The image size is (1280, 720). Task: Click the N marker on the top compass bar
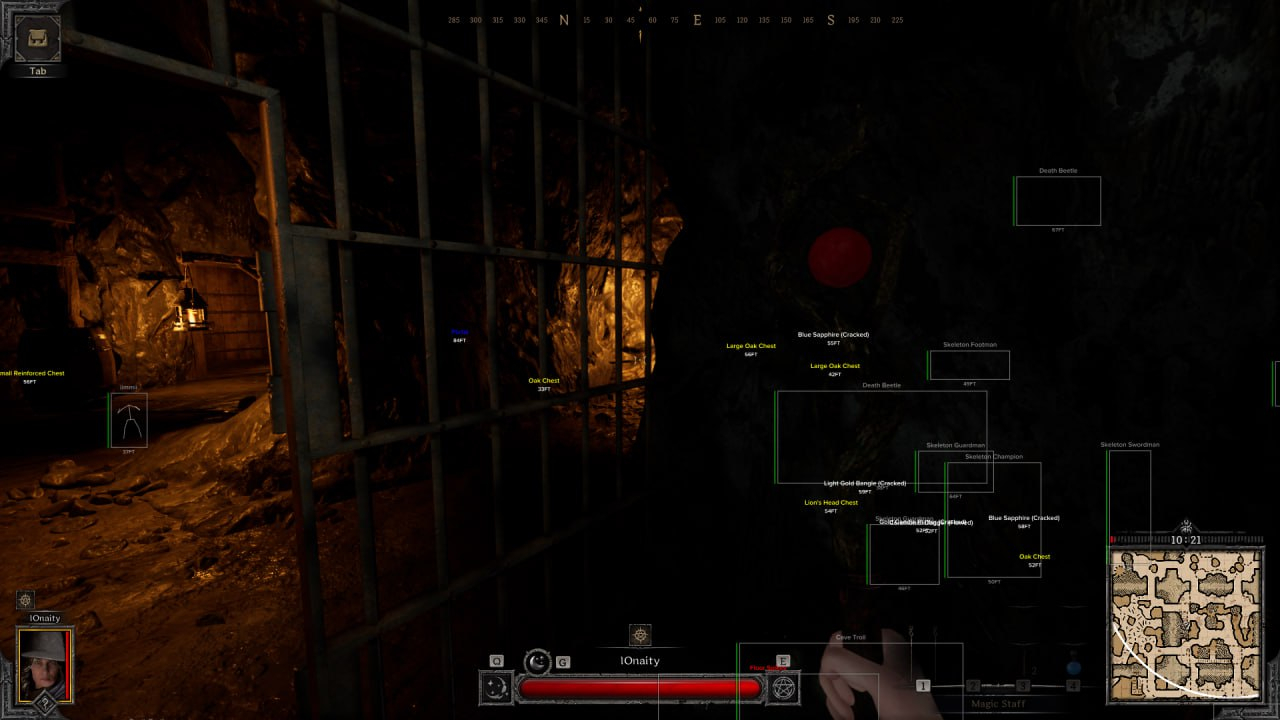coord(563,19)
